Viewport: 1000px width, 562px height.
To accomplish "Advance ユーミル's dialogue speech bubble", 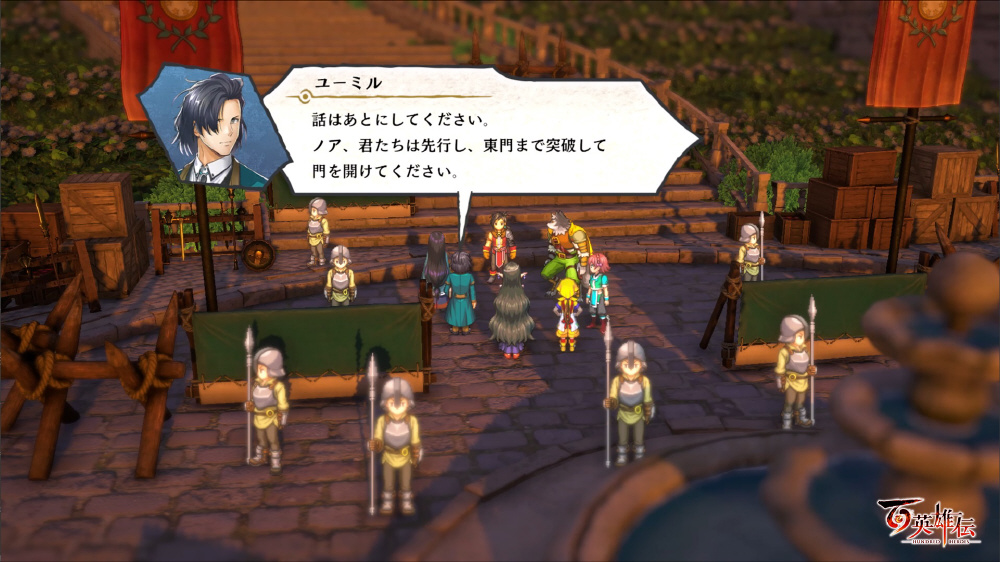I will click(x=470, y=135).
